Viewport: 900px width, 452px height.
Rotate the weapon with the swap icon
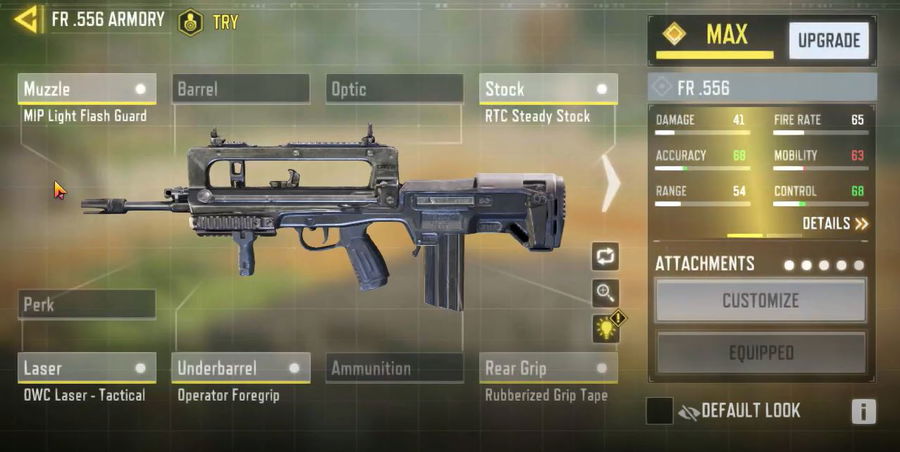605,256
